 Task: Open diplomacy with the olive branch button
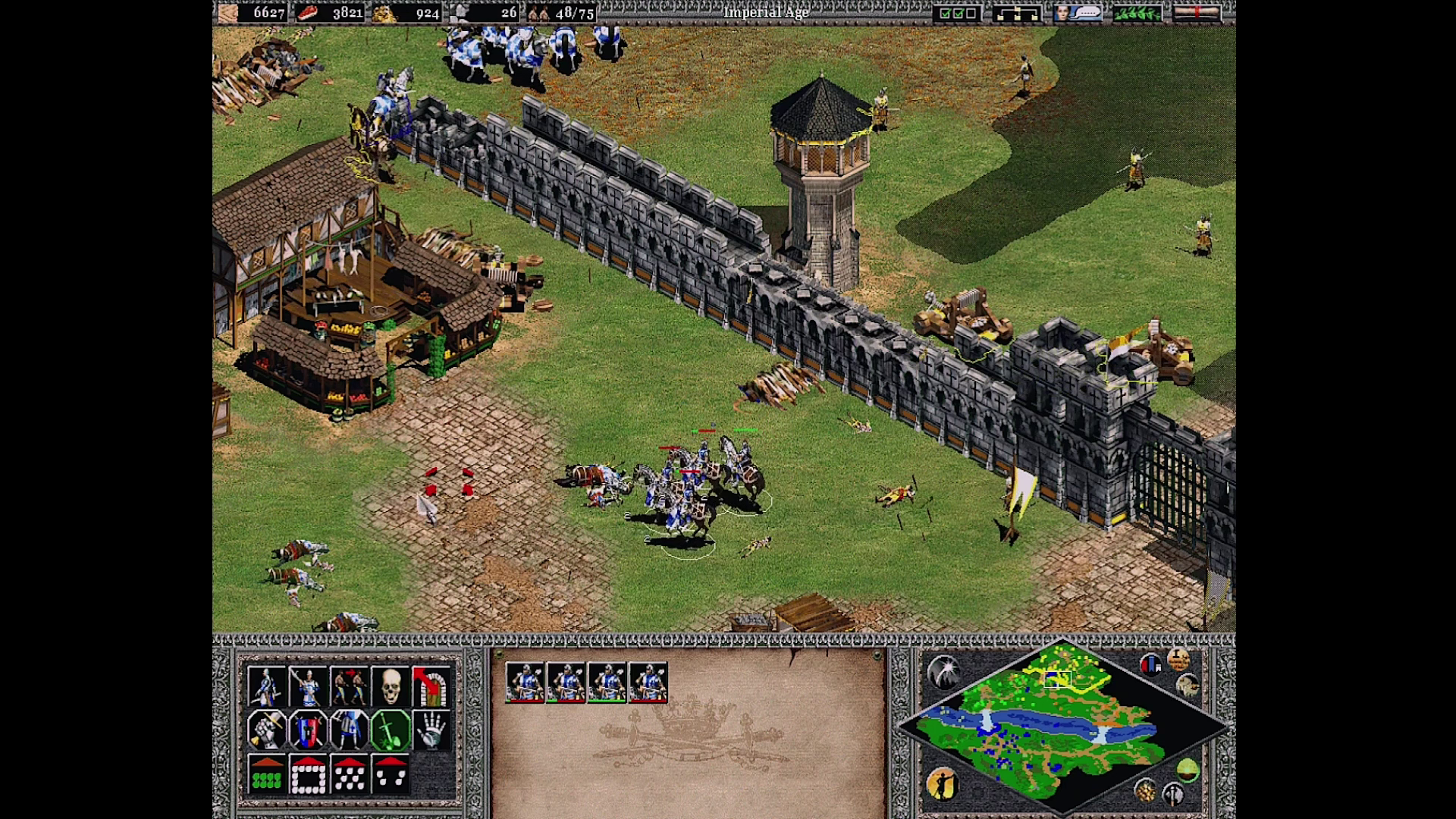tap(1137, 13)
